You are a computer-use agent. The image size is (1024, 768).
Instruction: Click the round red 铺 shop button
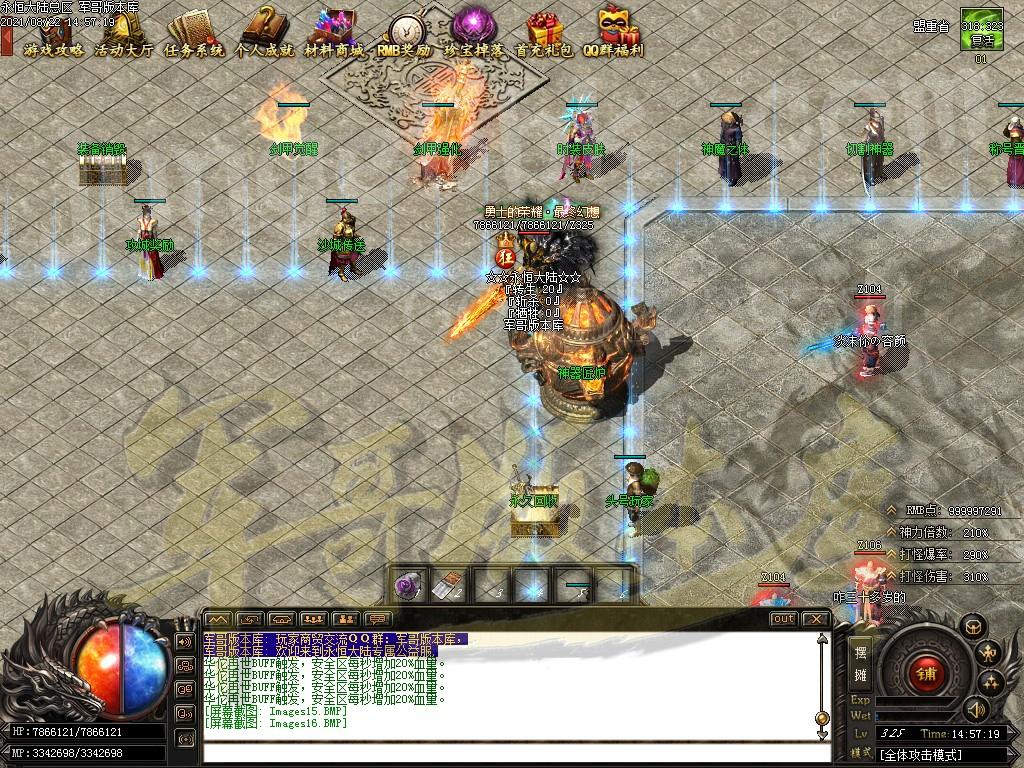[x=926, y=673]
